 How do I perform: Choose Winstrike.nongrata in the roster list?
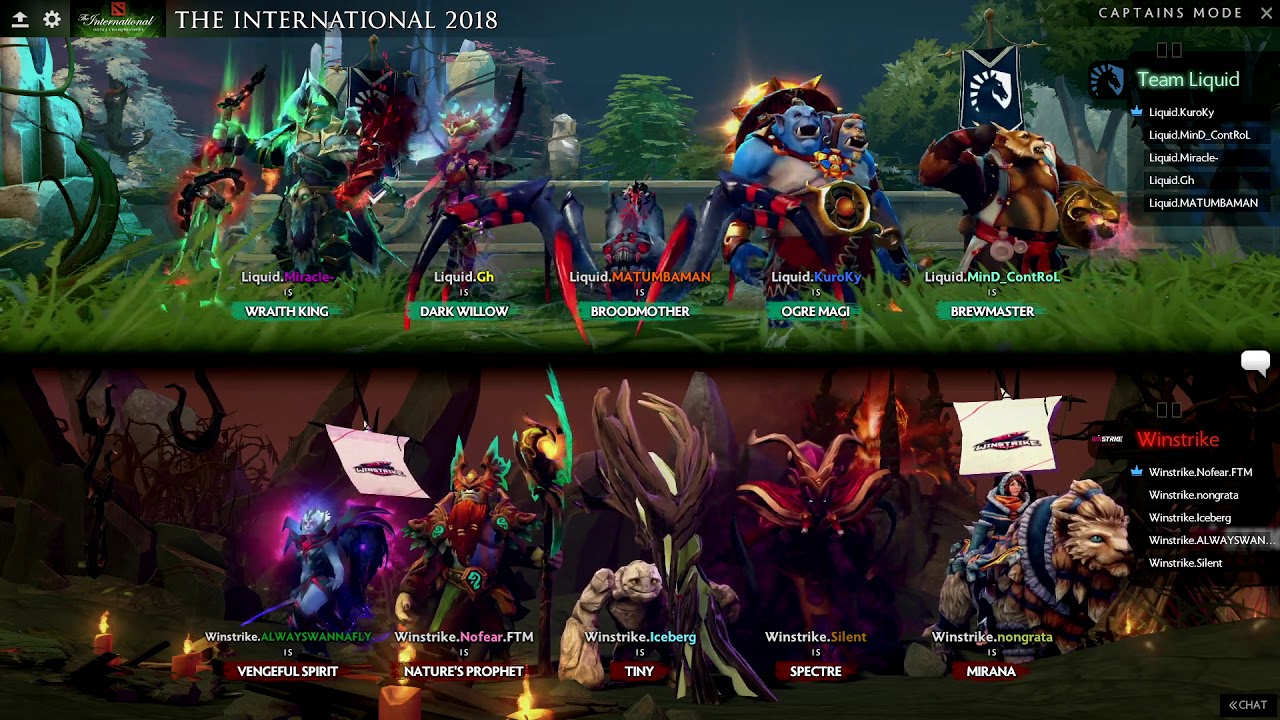pos(1193,495)
